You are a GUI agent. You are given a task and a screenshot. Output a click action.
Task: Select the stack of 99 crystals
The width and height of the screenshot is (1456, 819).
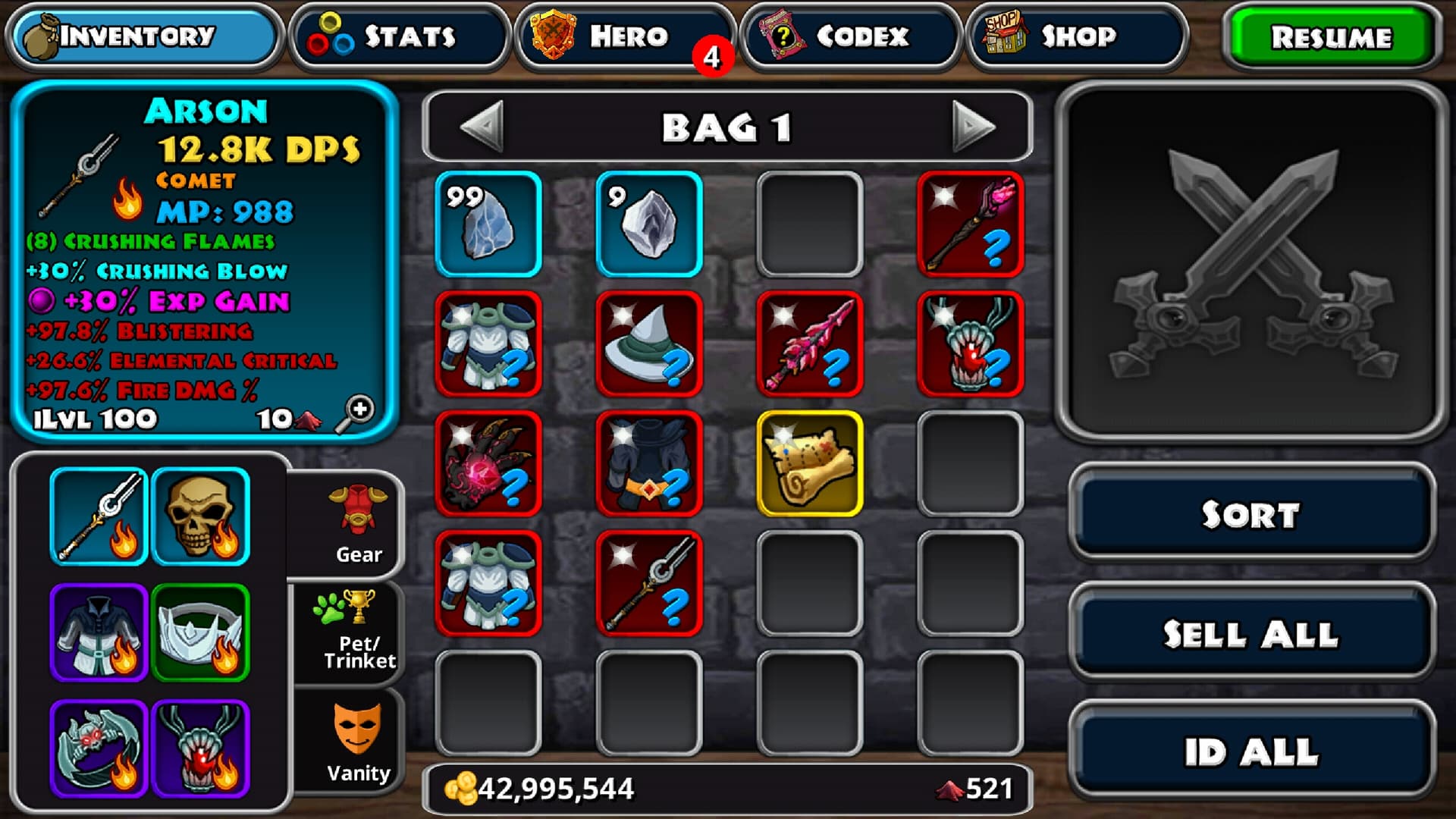tap(488, 224)
